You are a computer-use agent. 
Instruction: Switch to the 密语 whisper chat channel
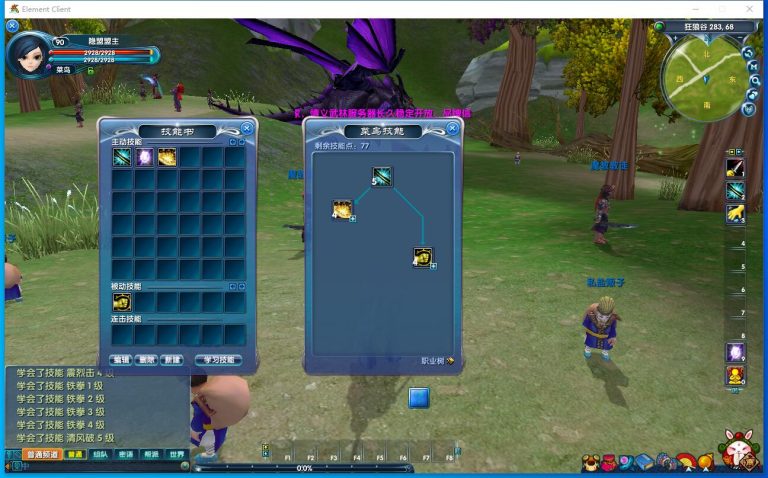point(125,454)
